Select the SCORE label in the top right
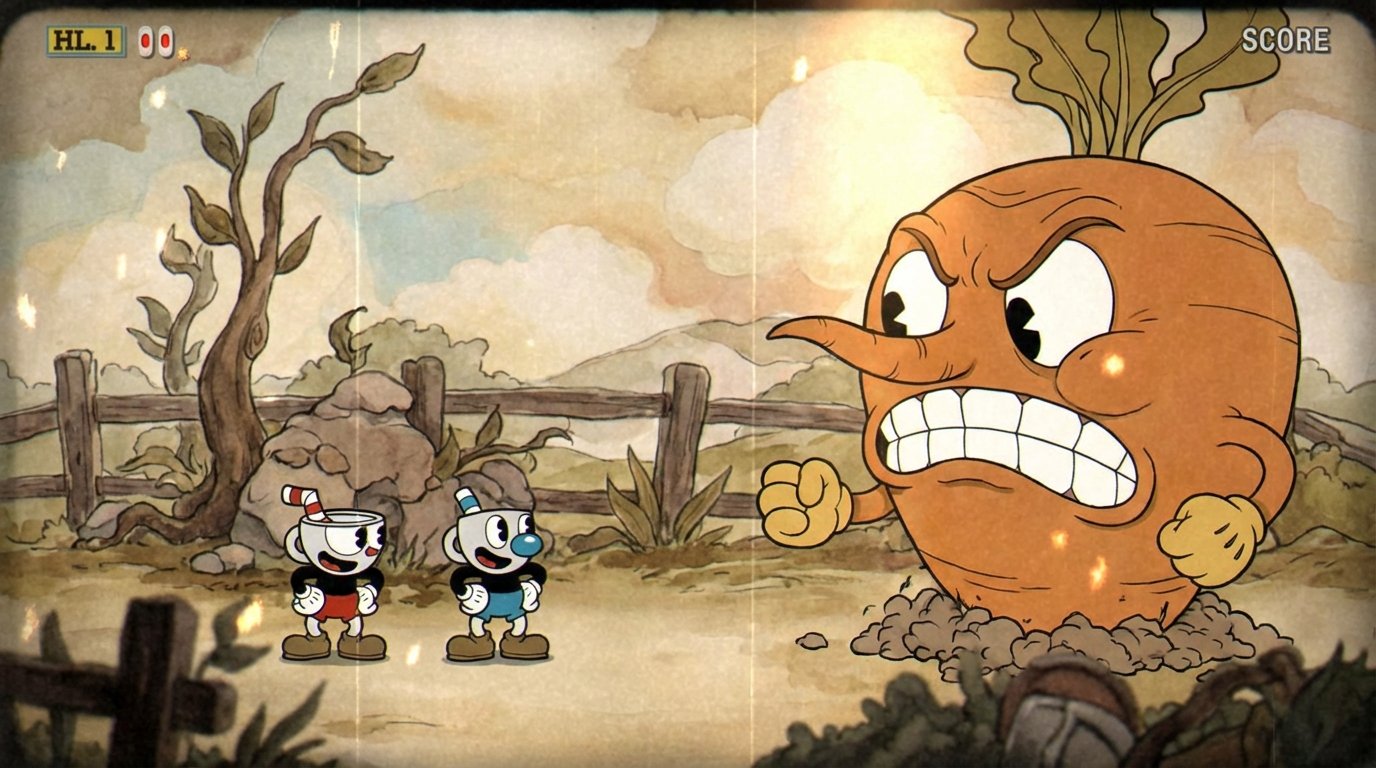1376x768 pixels. pyautogui.click(x=1285, y=42)
